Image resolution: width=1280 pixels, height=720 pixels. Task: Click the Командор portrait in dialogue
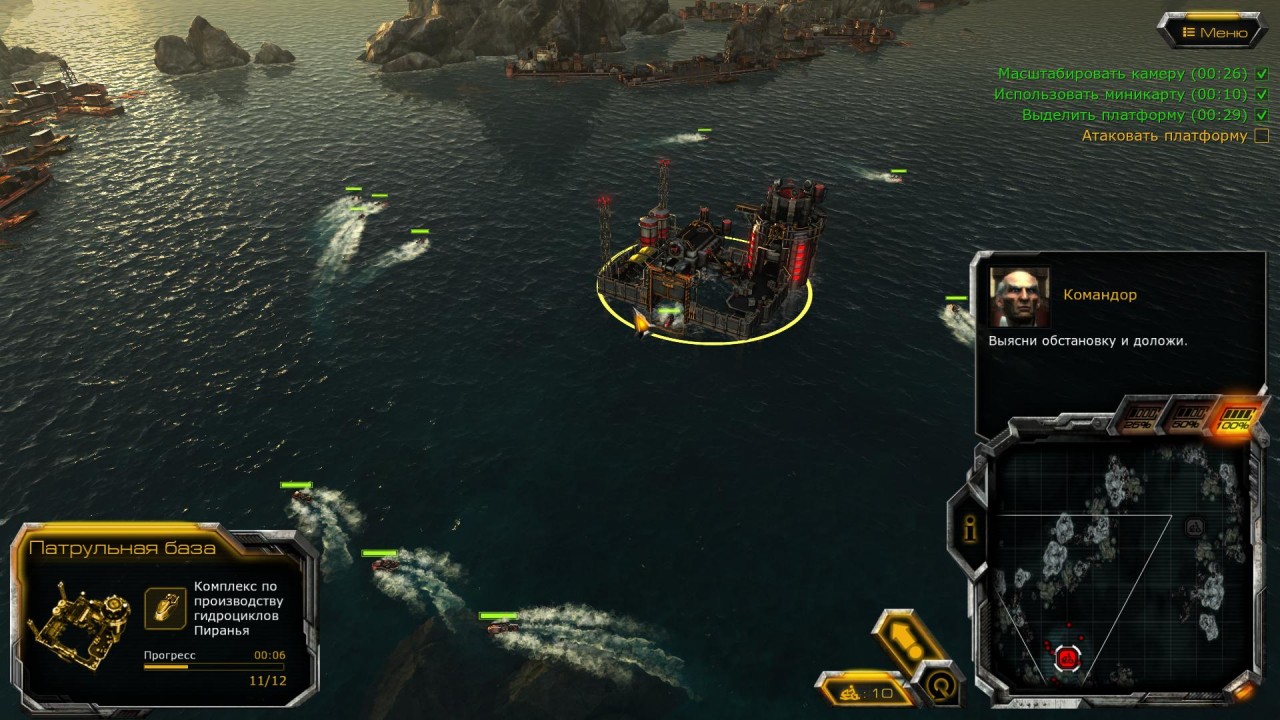(x=1019, y=296)
